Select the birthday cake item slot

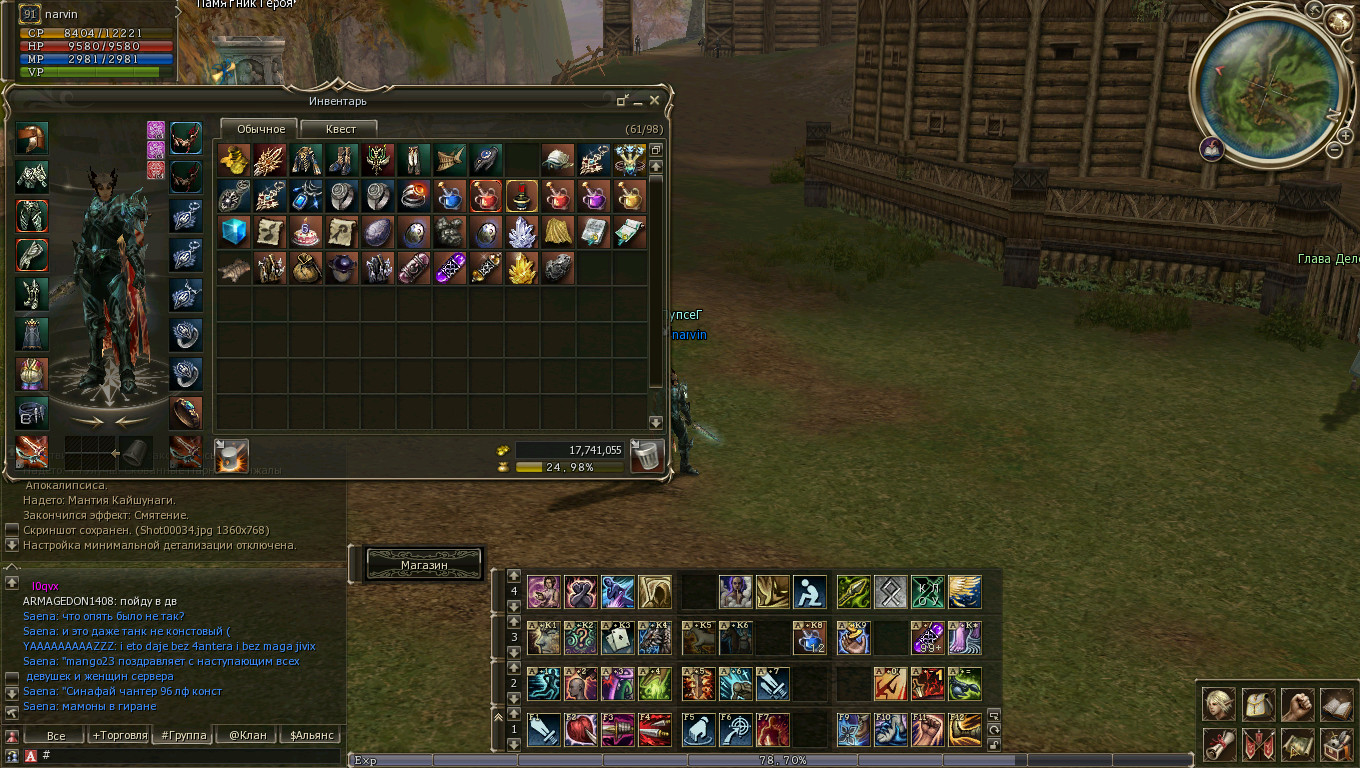306,232
